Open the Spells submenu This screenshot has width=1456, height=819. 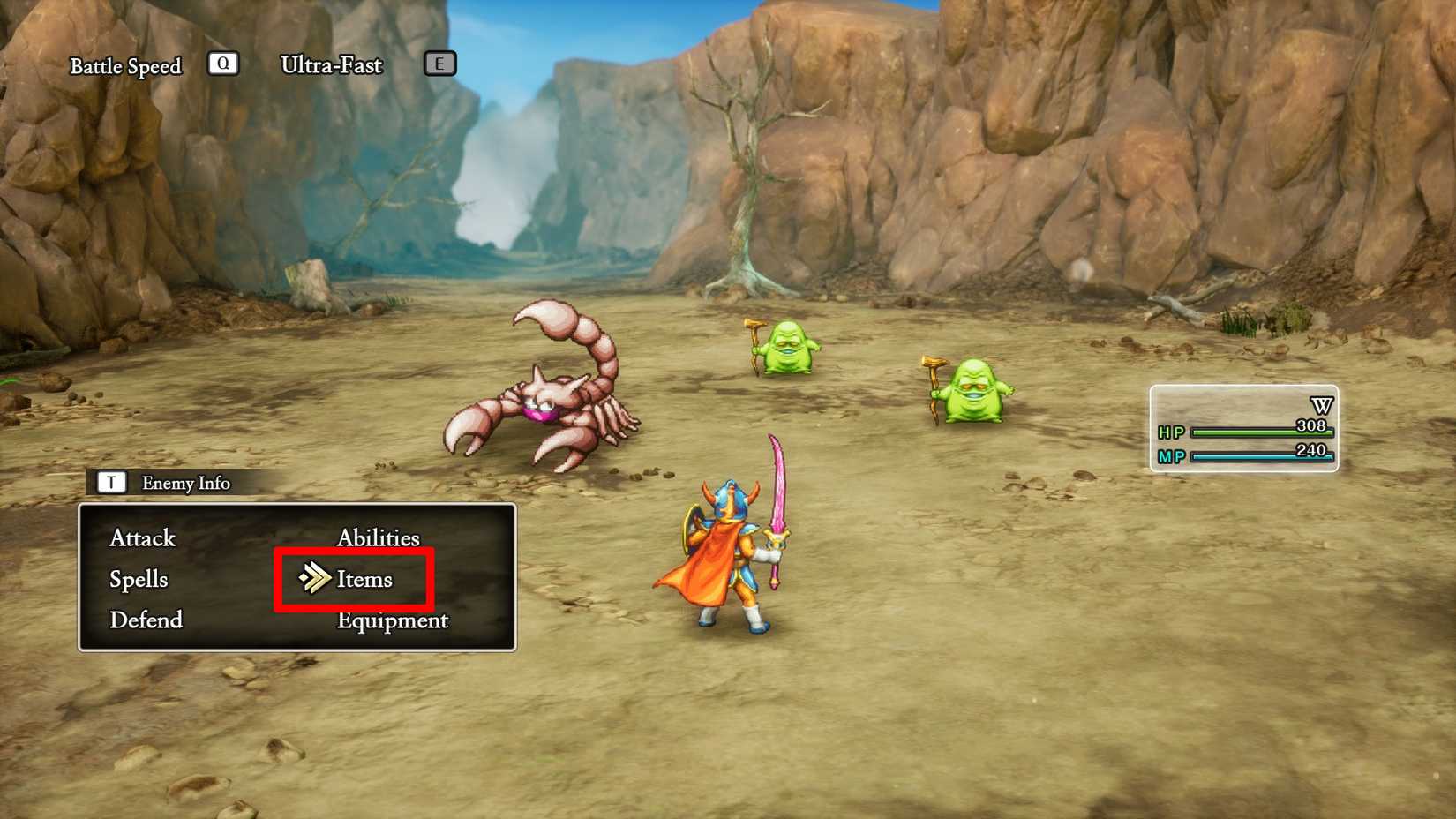click(138, 580)
